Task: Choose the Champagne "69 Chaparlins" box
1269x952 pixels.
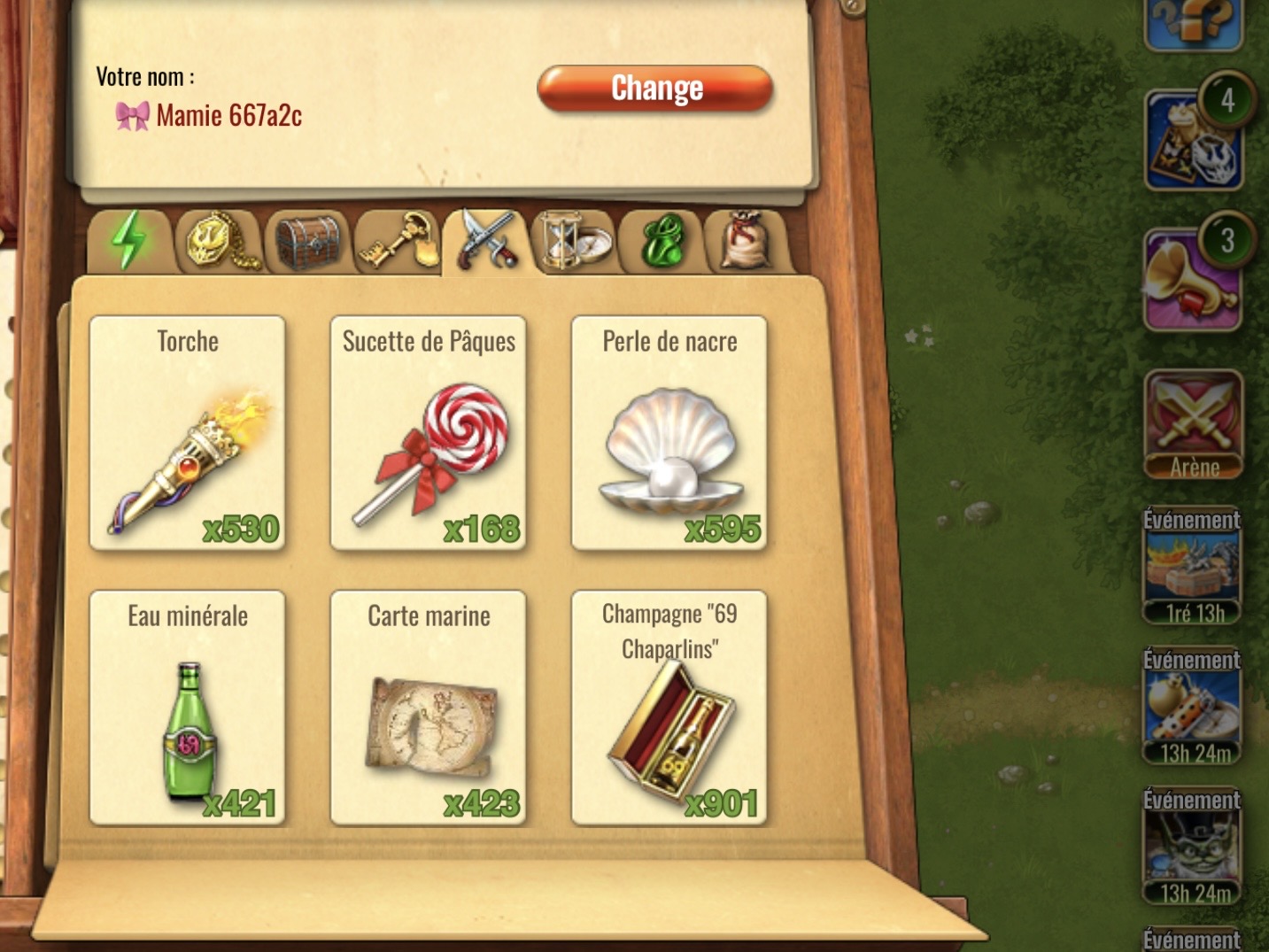Action: pyautogui.click(x=669, y=708)
